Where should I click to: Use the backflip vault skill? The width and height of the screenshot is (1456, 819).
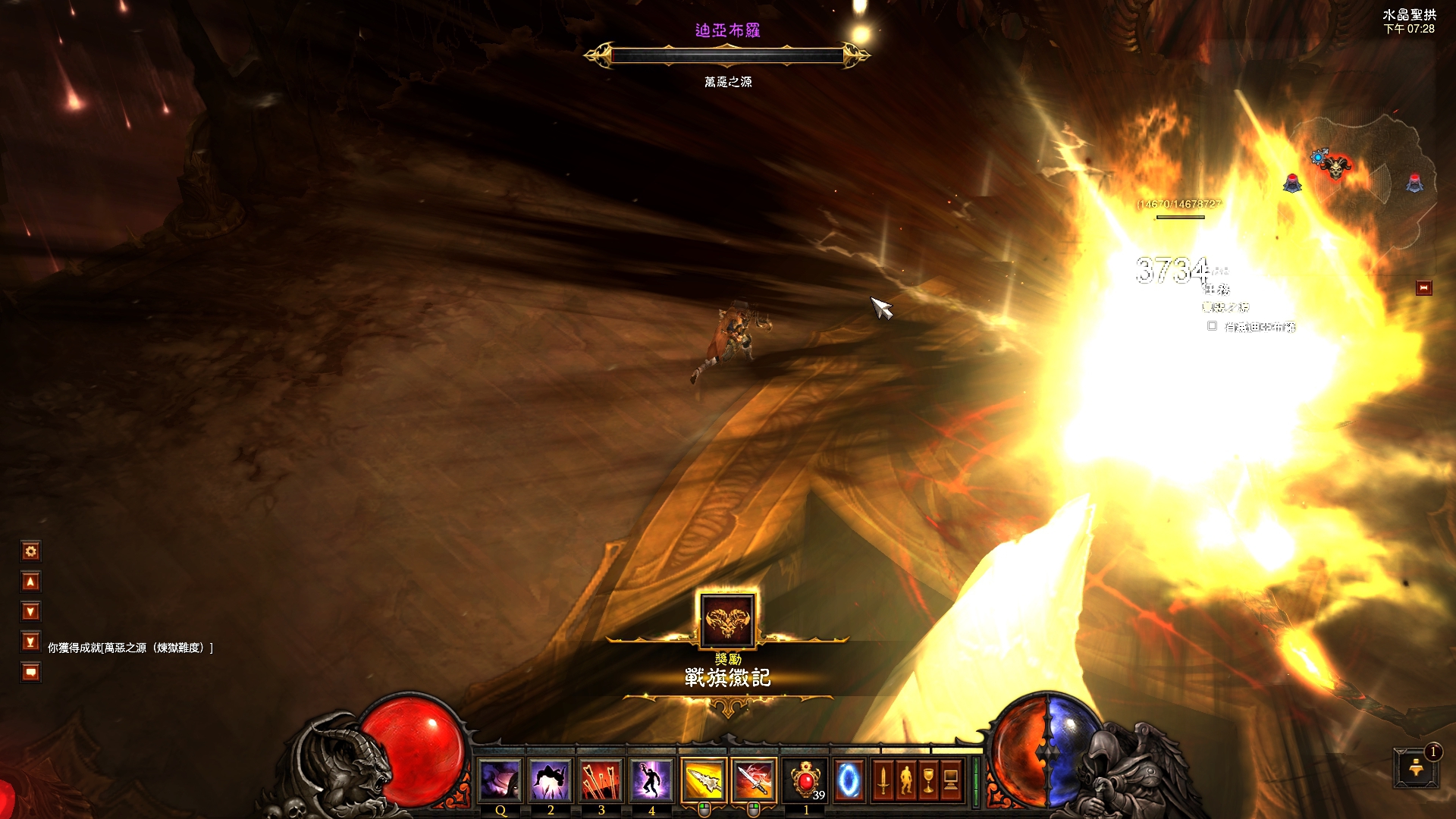point(551,780)
